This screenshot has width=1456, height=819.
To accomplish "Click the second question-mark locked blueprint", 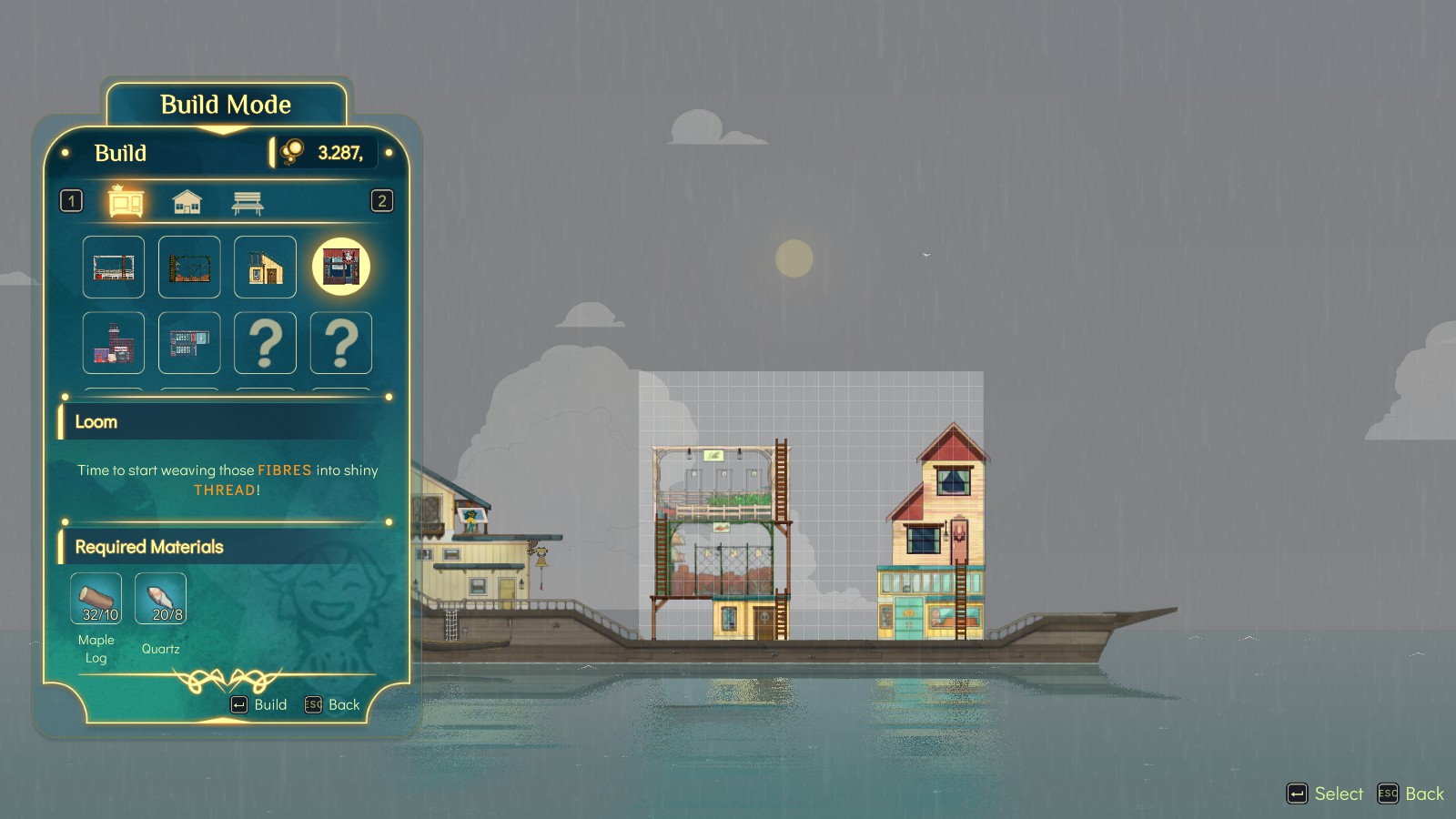I will (340, 343).
